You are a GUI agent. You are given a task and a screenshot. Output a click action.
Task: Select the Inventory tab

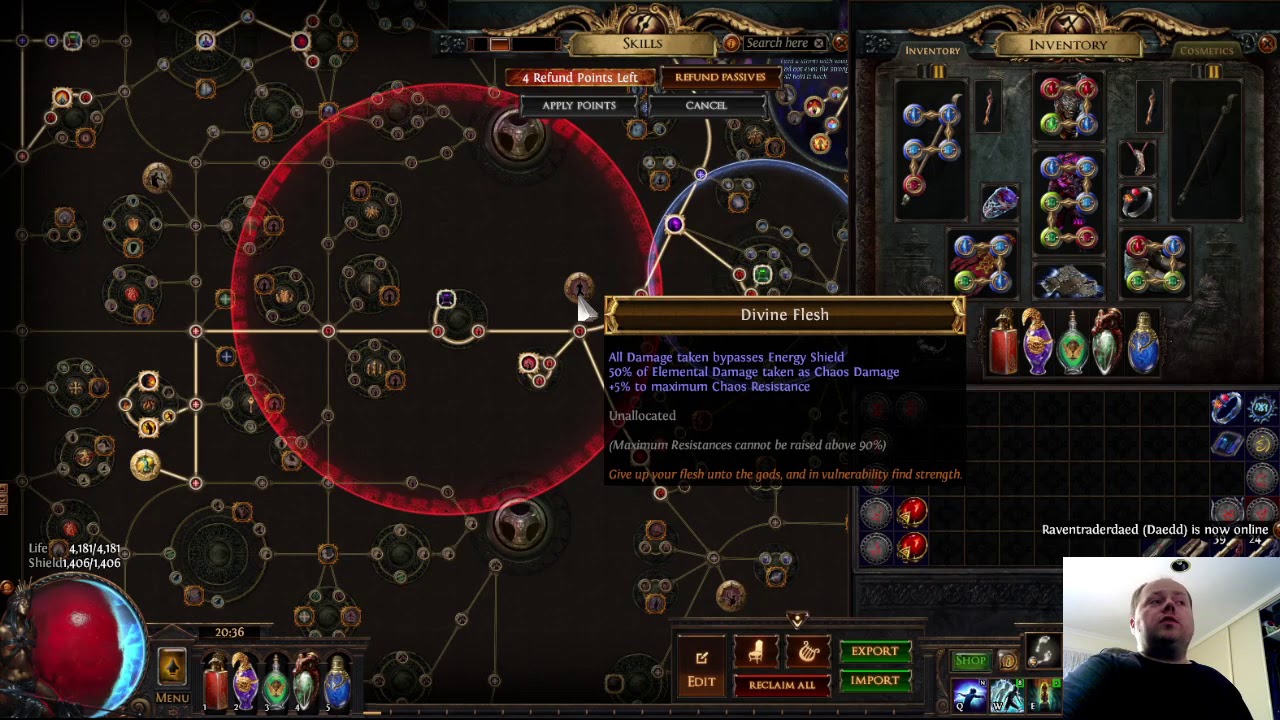coord(932,50)
